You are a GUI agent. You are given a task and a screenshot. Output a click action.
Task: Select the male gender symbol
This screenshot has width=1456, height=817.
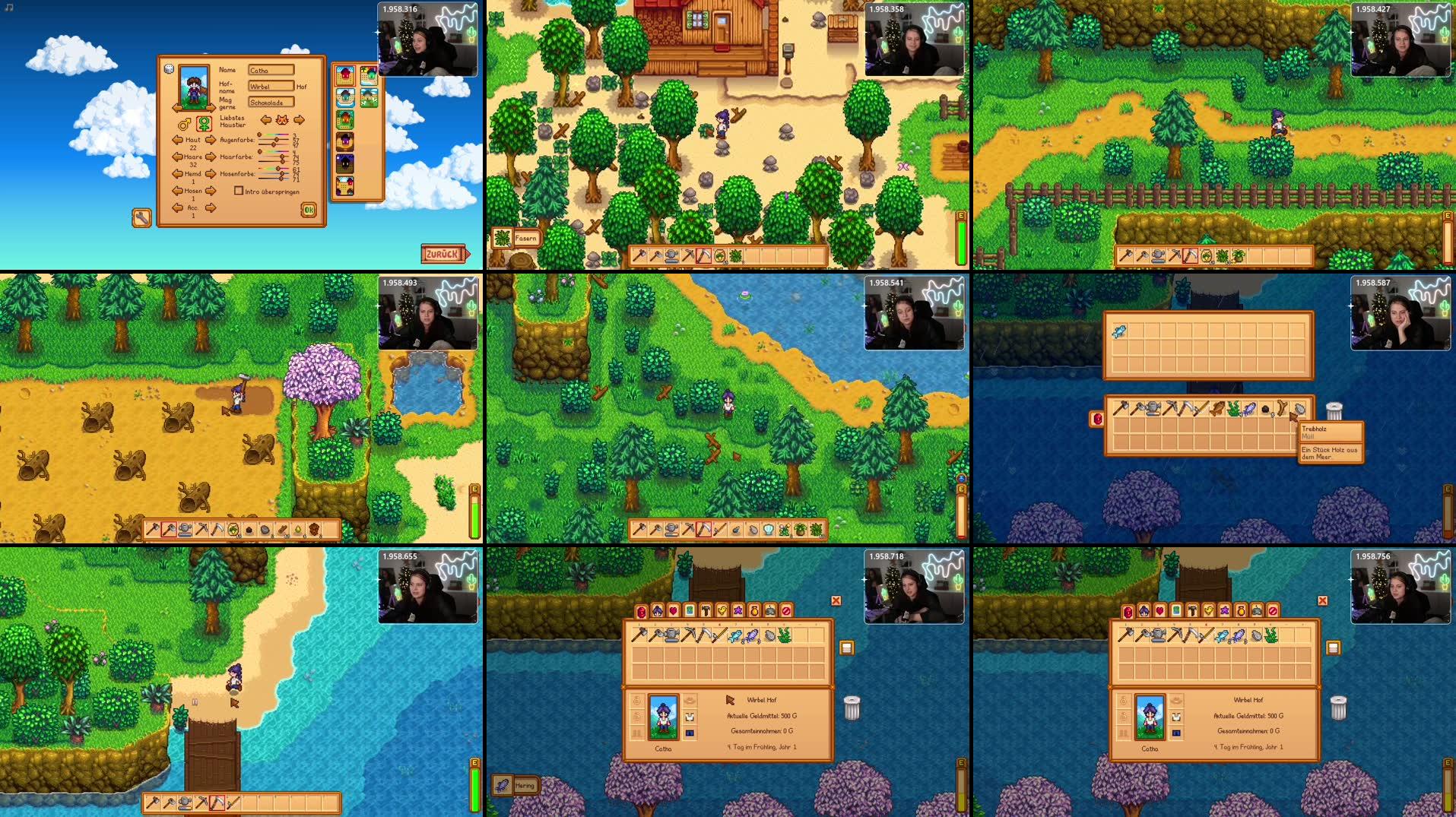[x=185, y=123]
